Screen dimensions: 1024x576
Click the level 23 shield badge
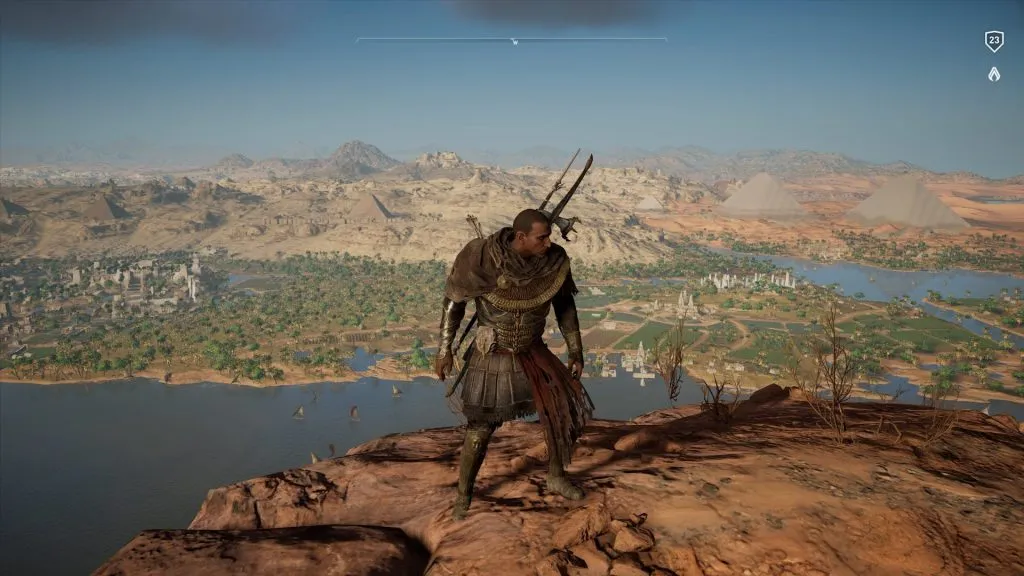click(x=993, y=41)
